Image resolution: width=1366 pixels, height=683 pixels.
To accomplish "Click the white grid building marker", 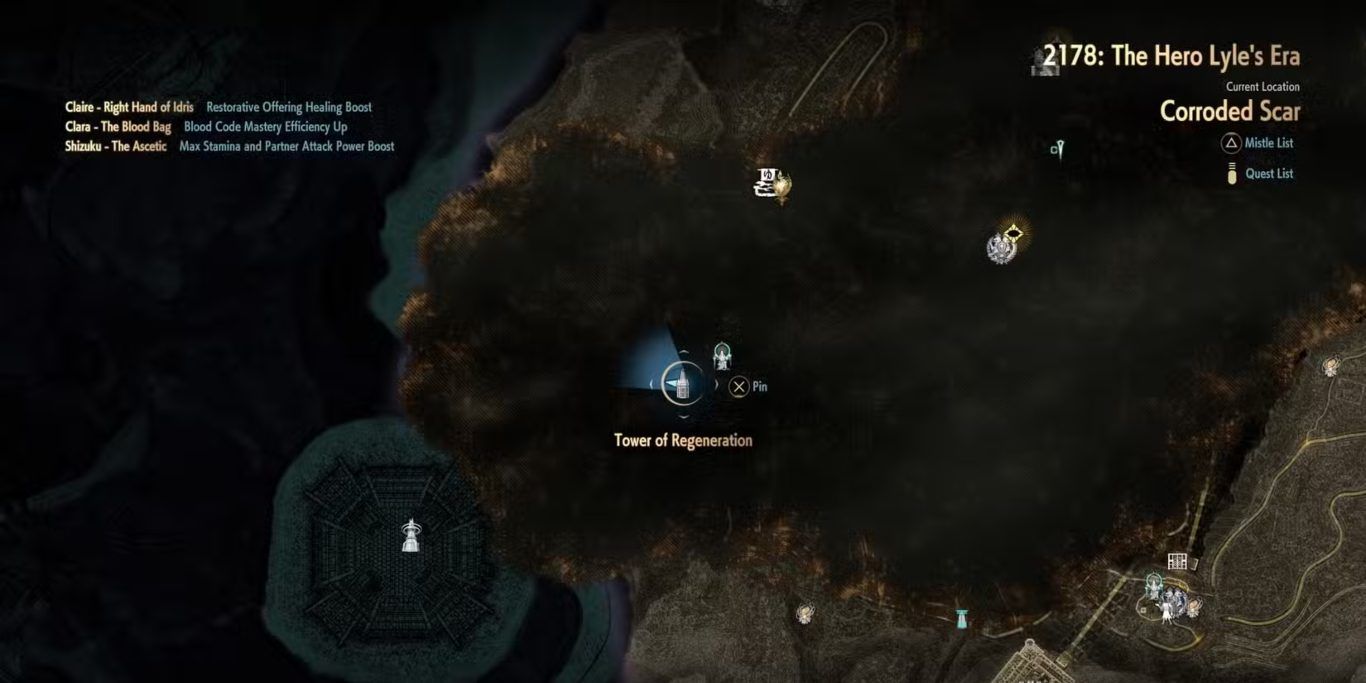I will [1177, 562].
